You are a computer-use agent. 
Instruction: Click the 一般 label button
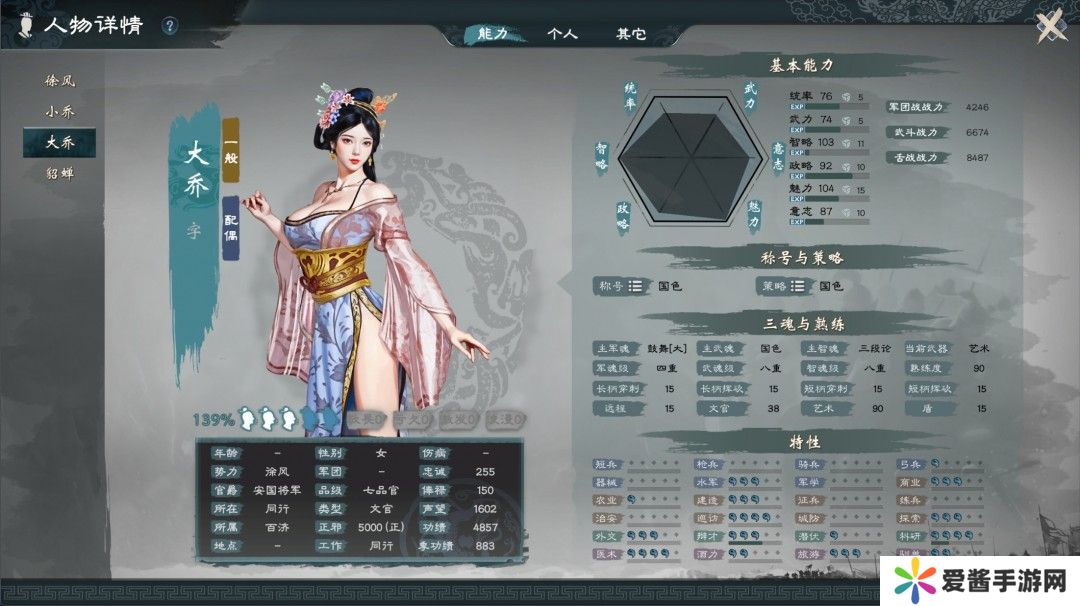tap(231, 150)
